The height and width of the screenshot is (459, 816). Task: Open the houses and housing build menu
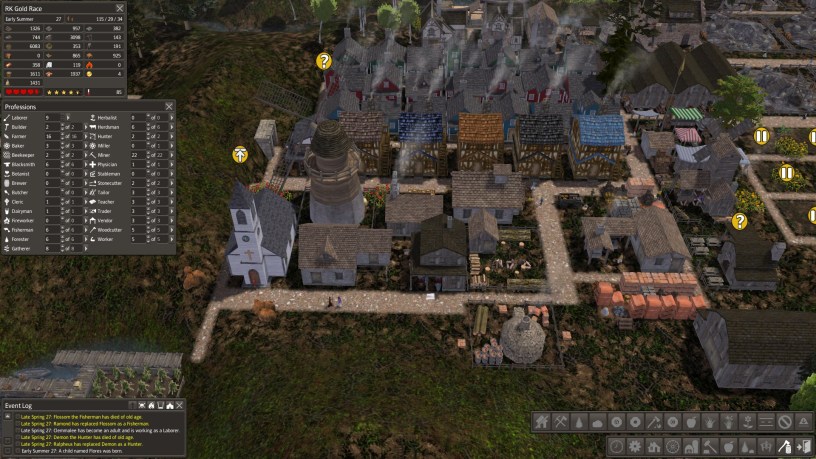[543, 423]
